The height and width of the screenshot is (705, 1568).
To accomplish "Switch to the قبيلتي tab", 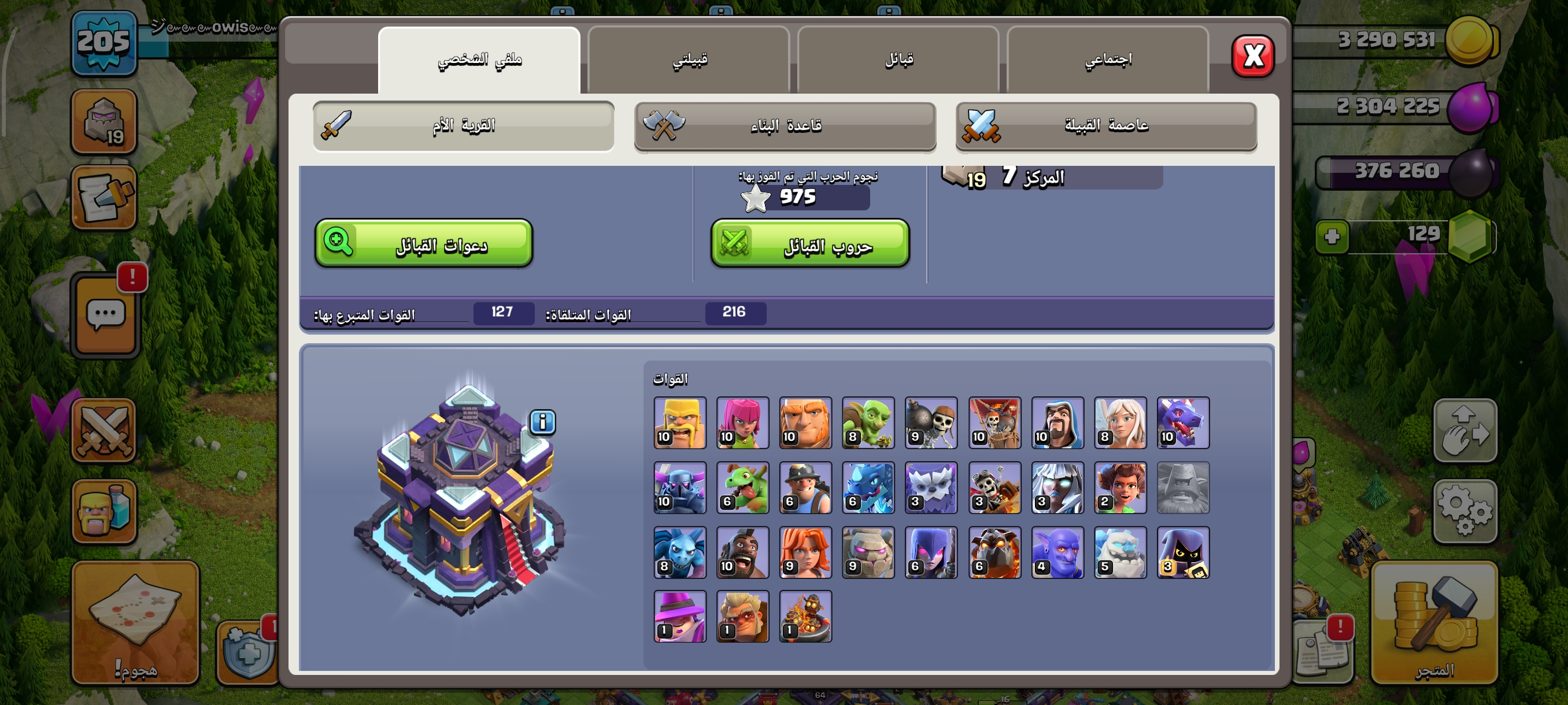I will [x=689, y=60].
